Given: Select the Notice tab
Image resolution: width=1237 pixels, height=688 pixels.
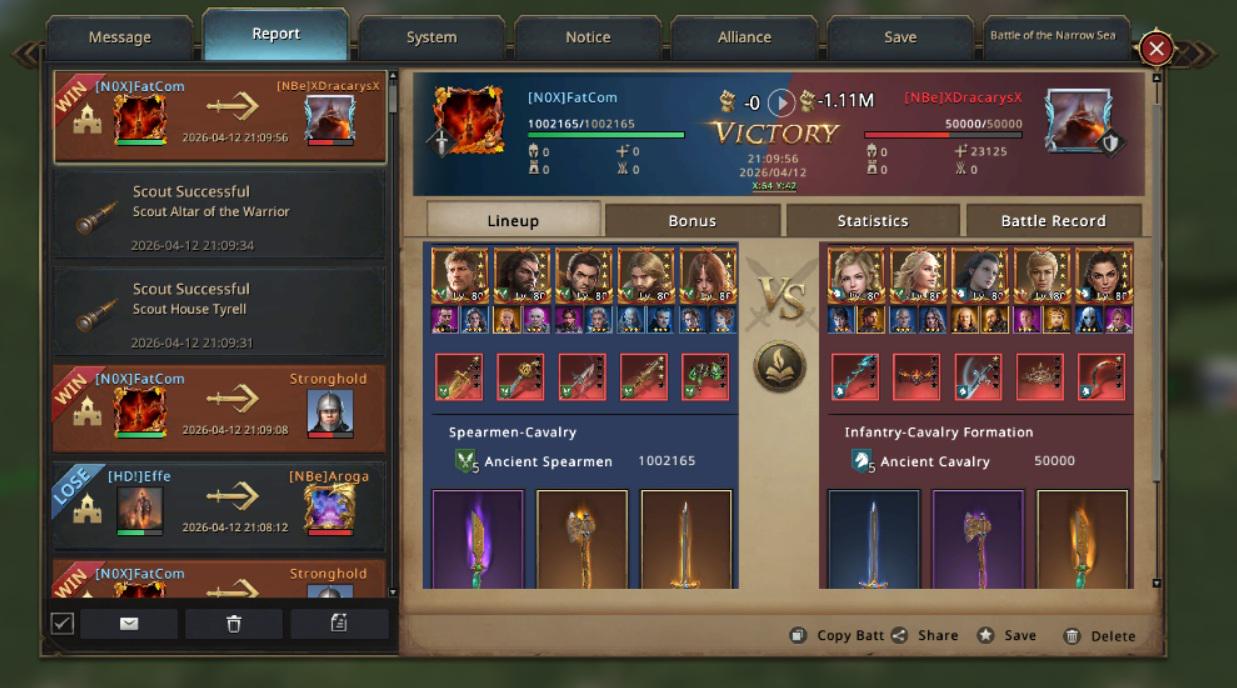Looking at the screenshot, I should point(587,37).
